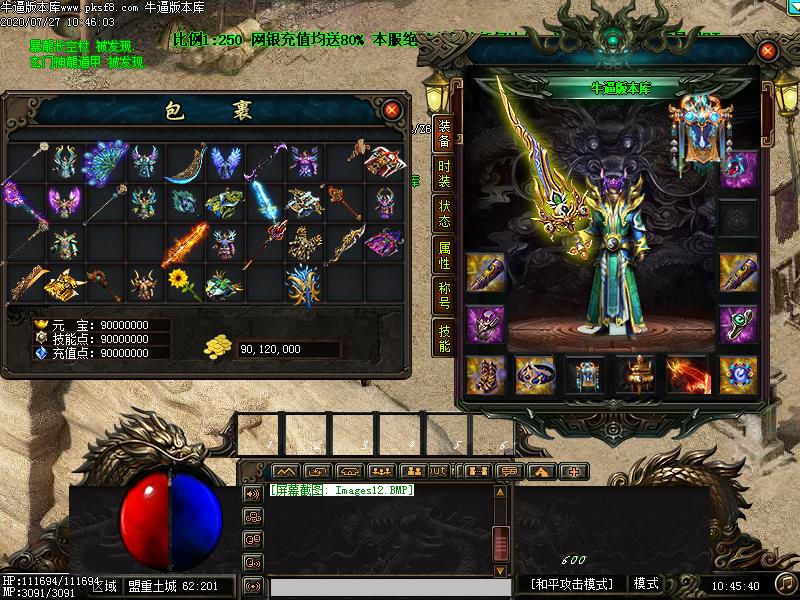Switch to the 装备 equipment tab

pos(444,133)
